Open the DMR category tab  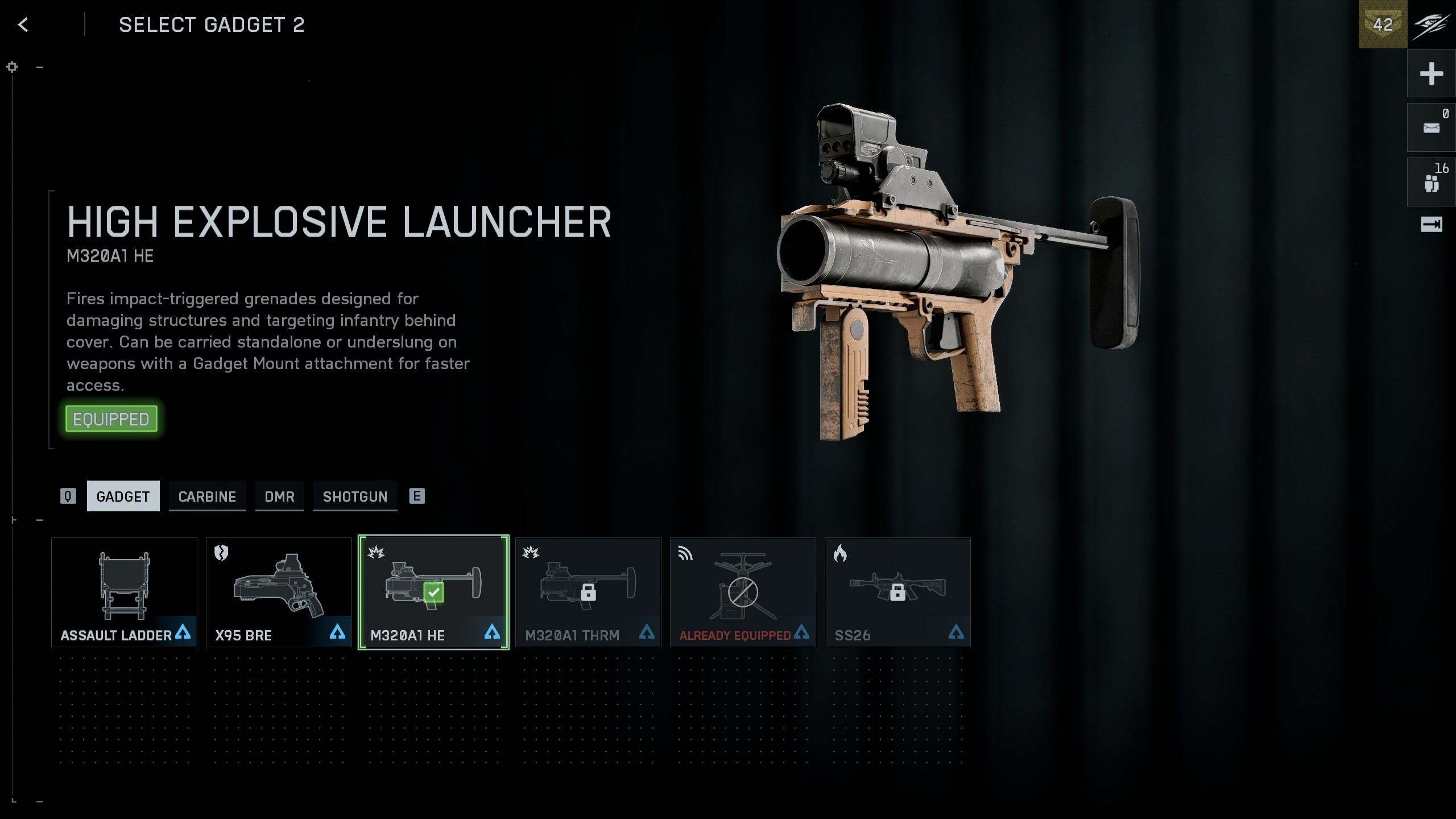point(279,497)
